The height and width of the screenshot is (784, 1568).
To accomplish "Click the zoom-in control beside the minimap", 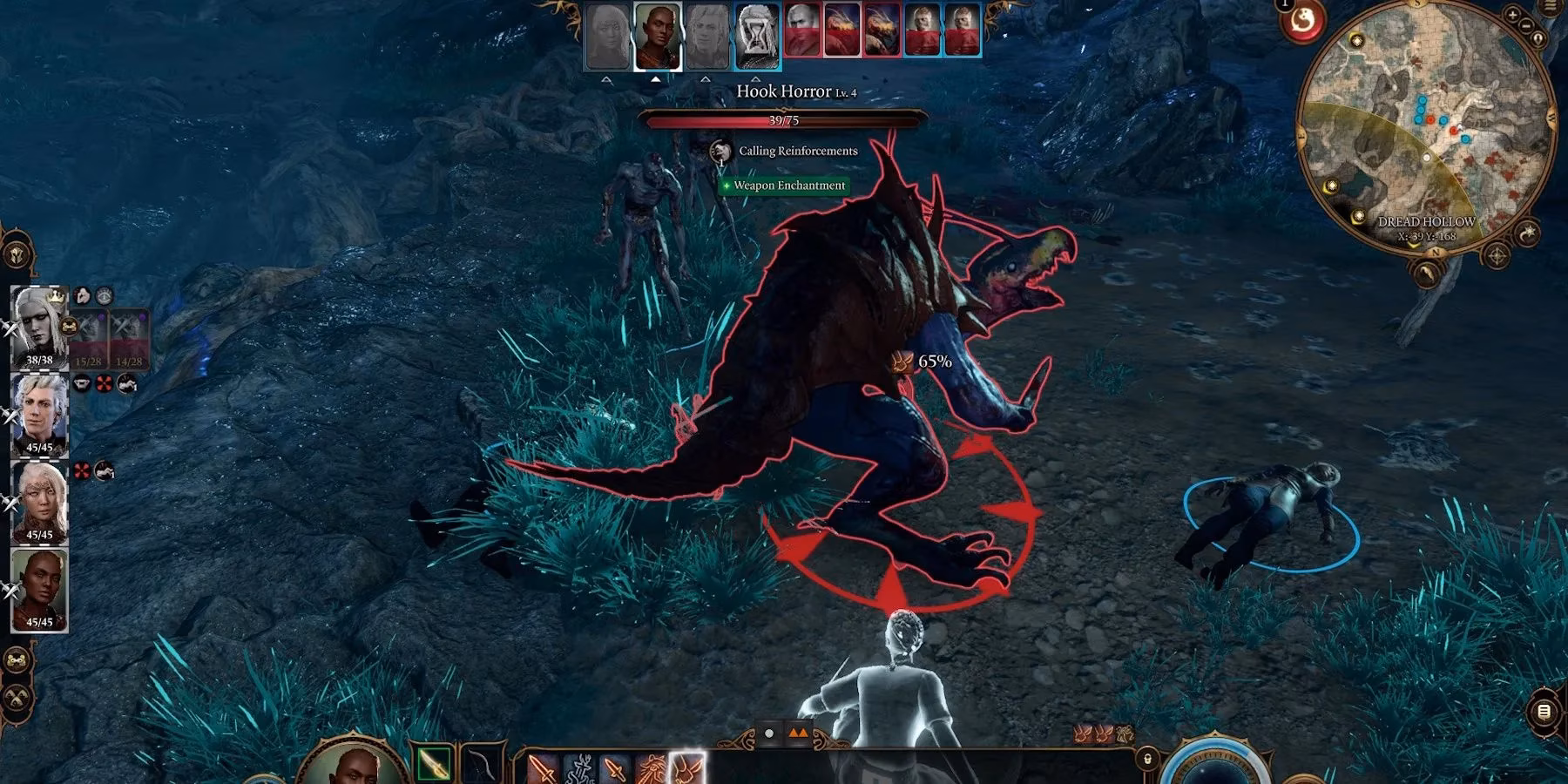I will pyautogui.click(x=1512, y=15).
